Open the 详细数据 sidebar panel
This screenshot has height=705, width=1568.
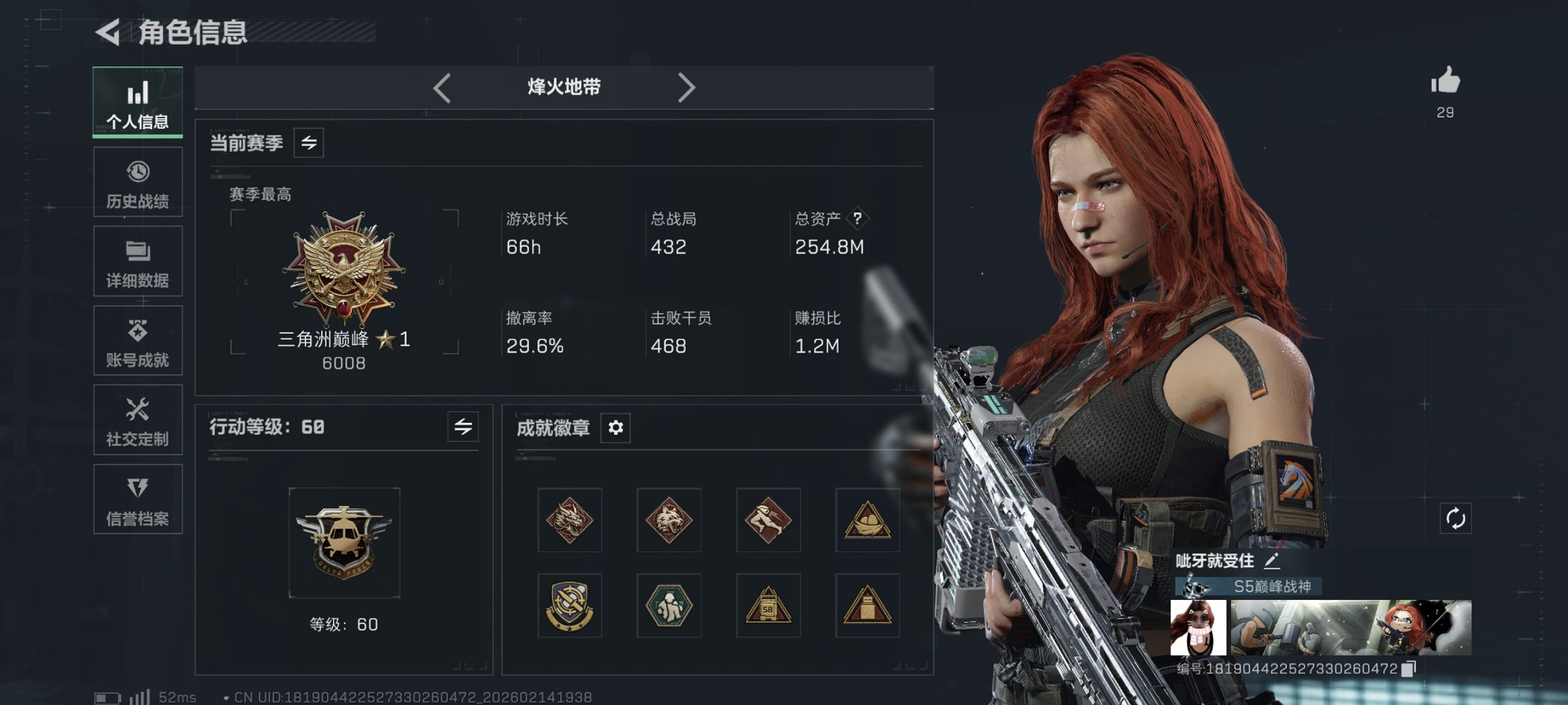(x=137, y=261)
